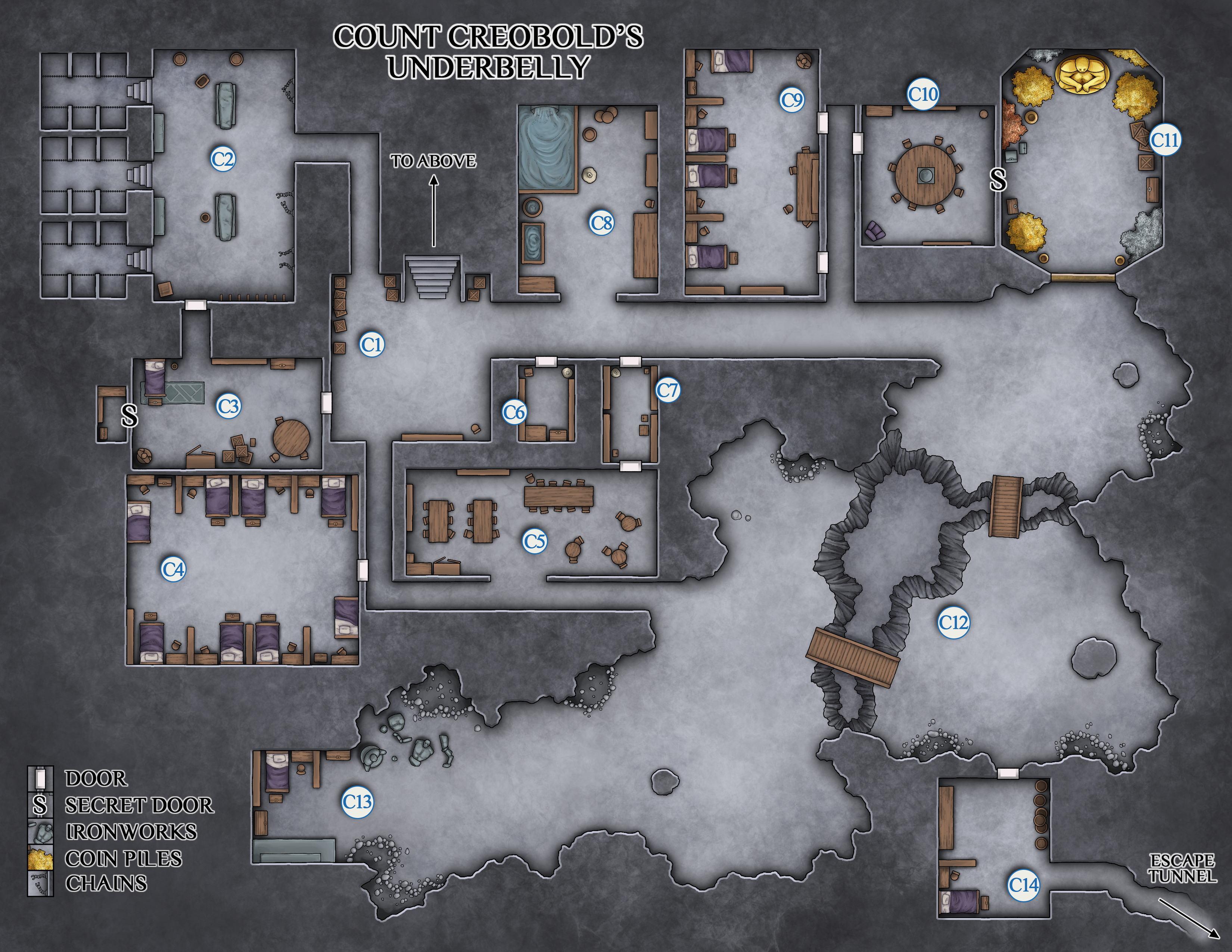Click the C8 room marker
This screenshot has width=1232, height=952.
click(601, 223)
